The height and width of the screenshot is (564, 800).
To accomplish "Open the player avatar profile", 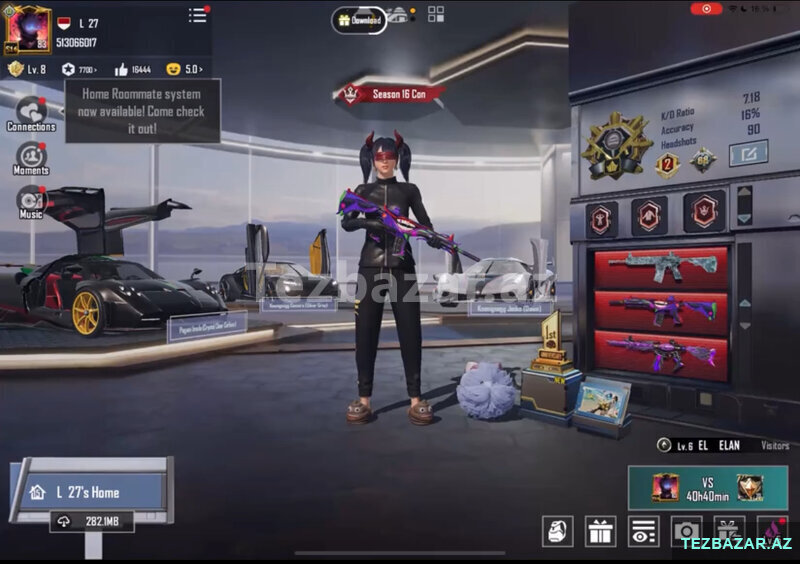I will [x=28, y=28].
